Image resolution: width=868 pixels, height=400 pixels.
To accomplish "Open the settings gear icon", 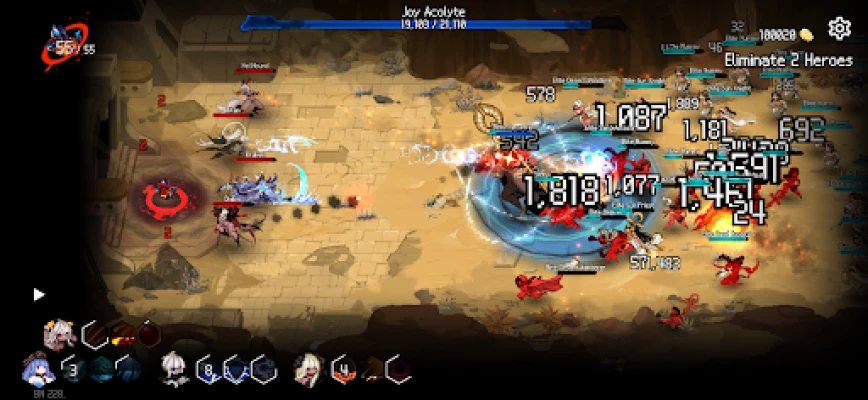I will [839, 28].
